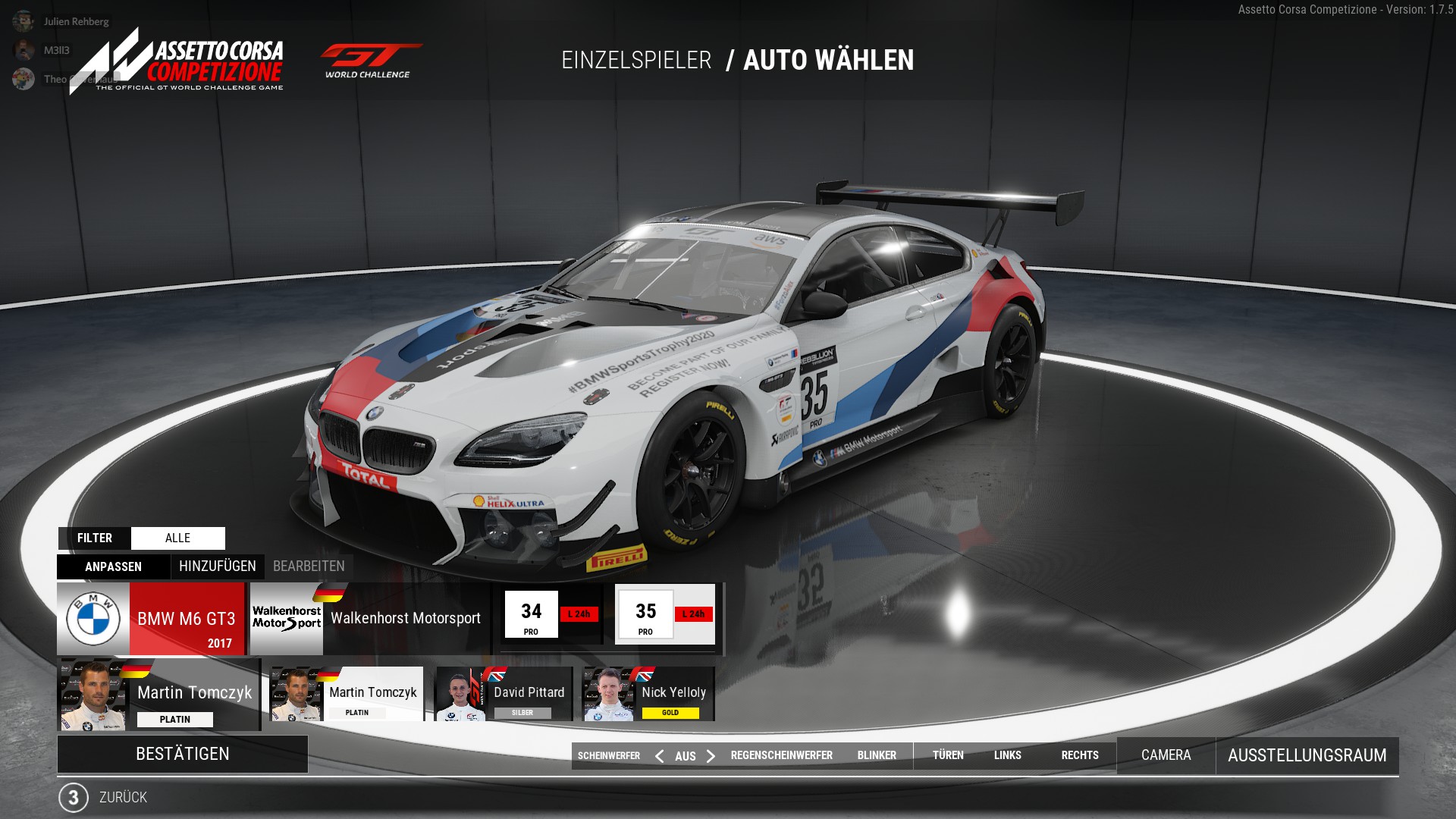The width and height of the screenshot is (1456, 819).
Task: Open the Alle filter selector
Action: click(177, 538)
